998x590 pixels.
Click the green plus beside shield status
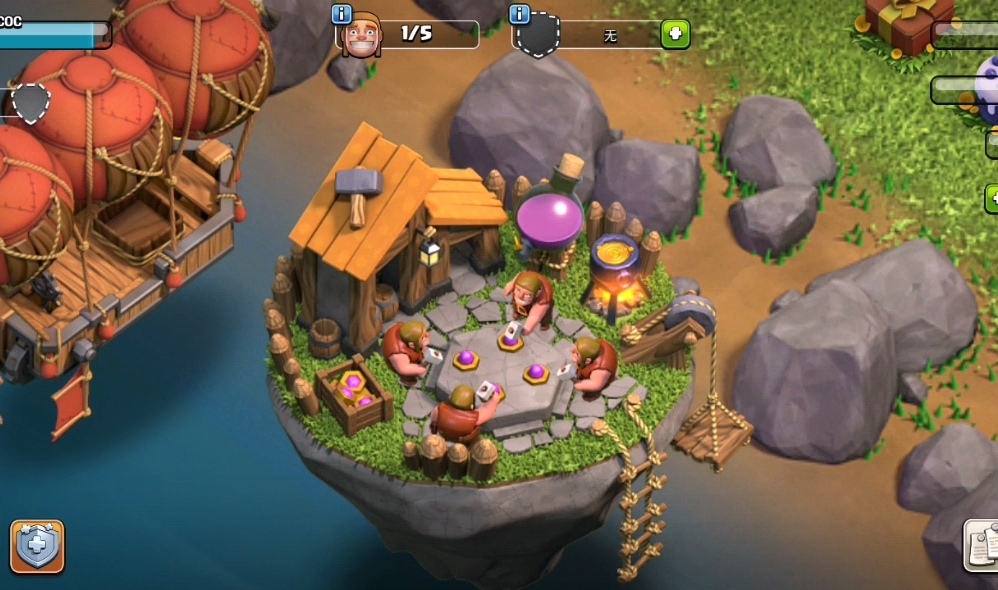(675, 34)
